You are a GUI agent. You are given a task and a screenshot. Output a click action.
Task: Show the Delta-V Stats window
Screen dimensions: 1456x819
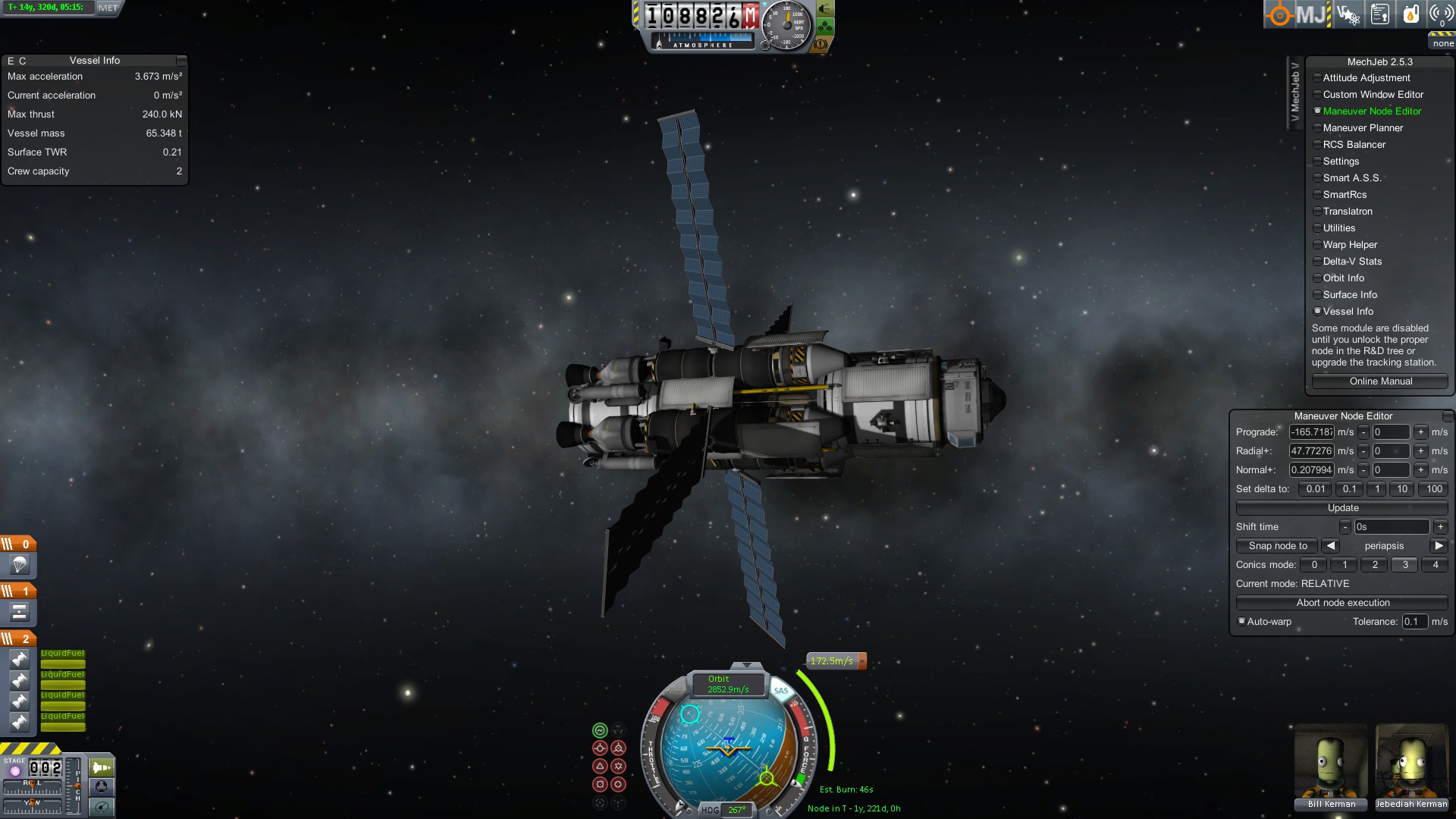(1351, 262)
